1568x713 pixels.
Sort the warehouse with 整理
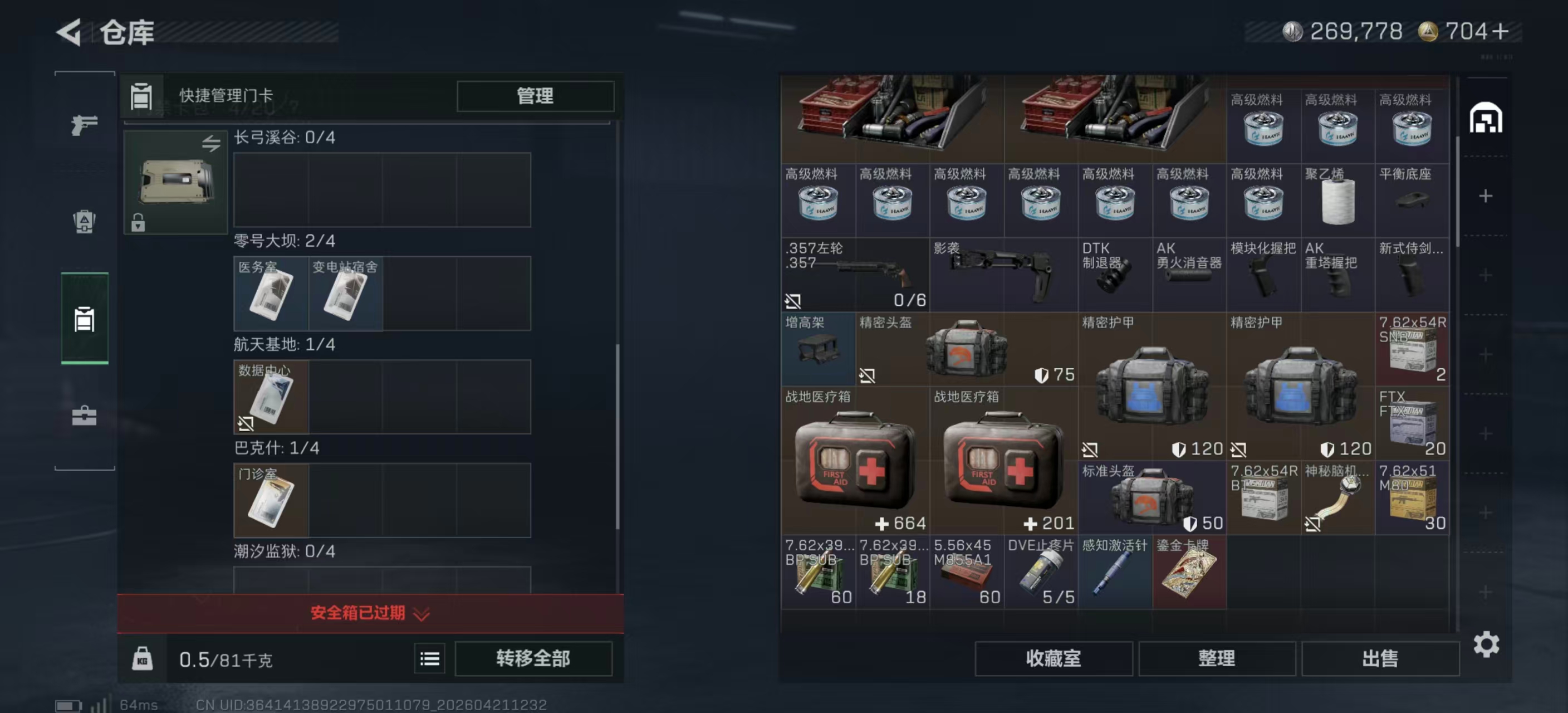[x=1216, y=658]
